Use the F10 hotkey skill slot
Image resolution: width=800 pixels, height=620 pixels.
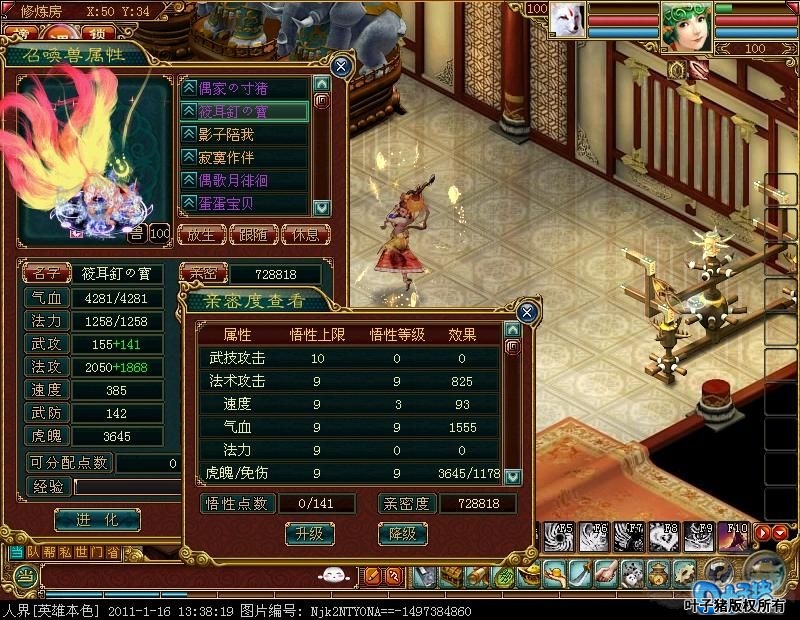tap(737, 536)
